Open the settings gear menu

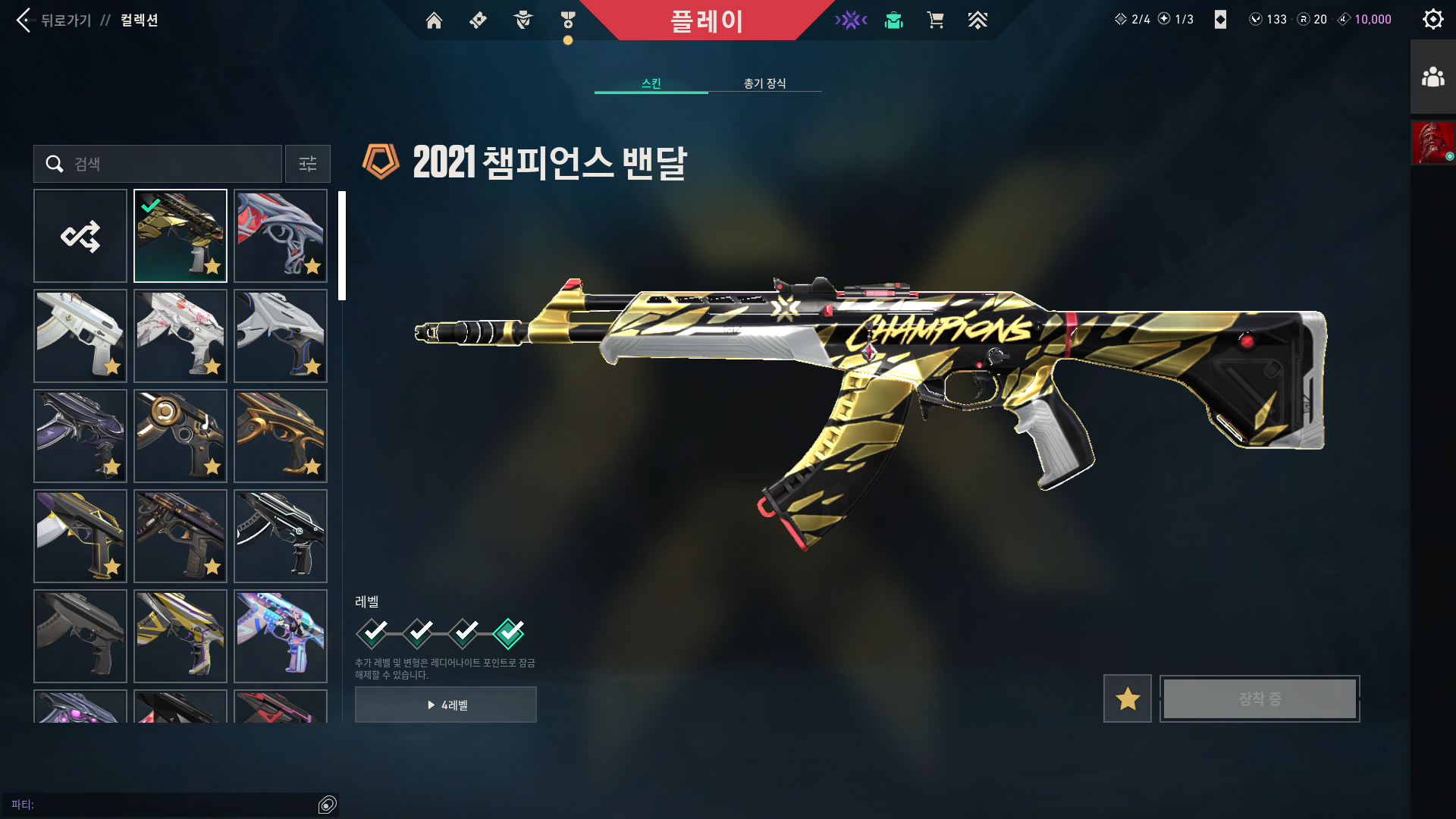pos(1432,19)
